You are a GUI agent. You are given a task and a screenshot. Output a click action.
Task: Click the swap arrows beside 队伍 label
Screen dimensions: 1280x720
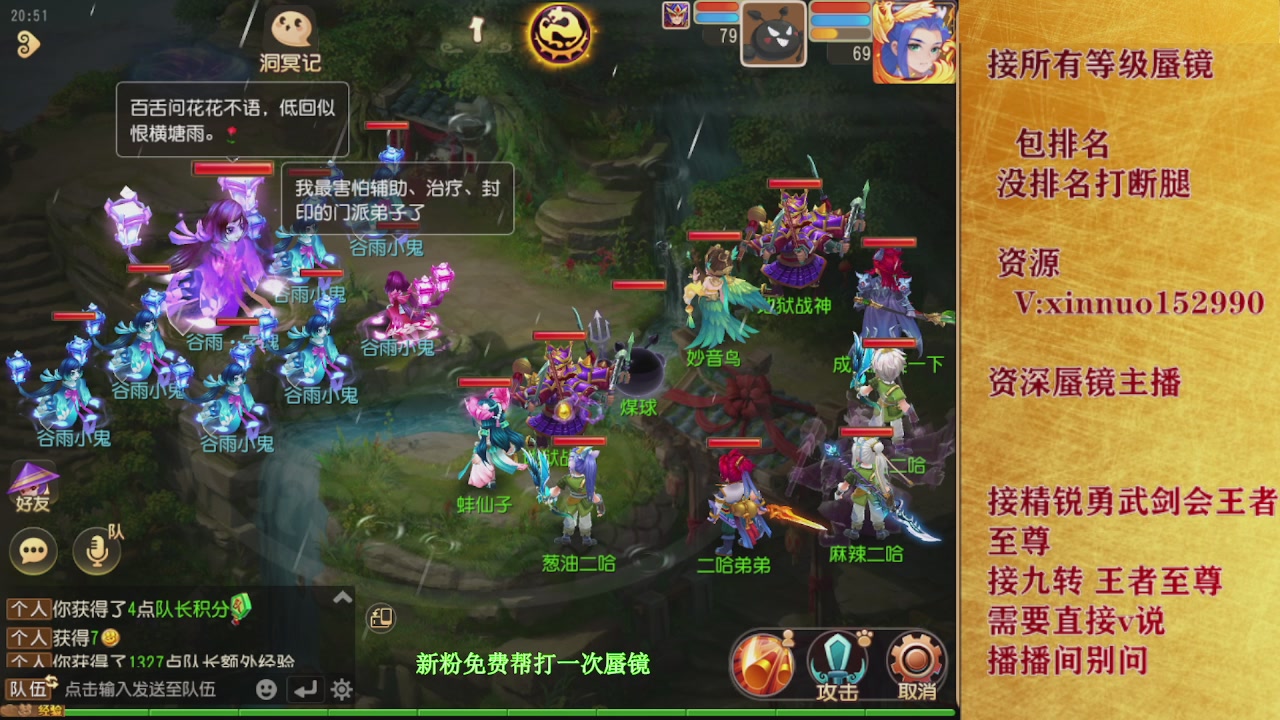point(52,680)
